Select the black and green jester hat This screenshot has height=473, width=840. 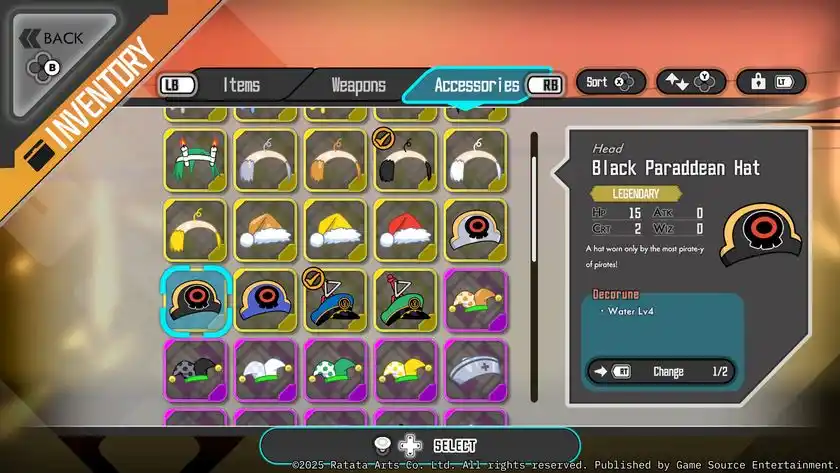point(196,370)
